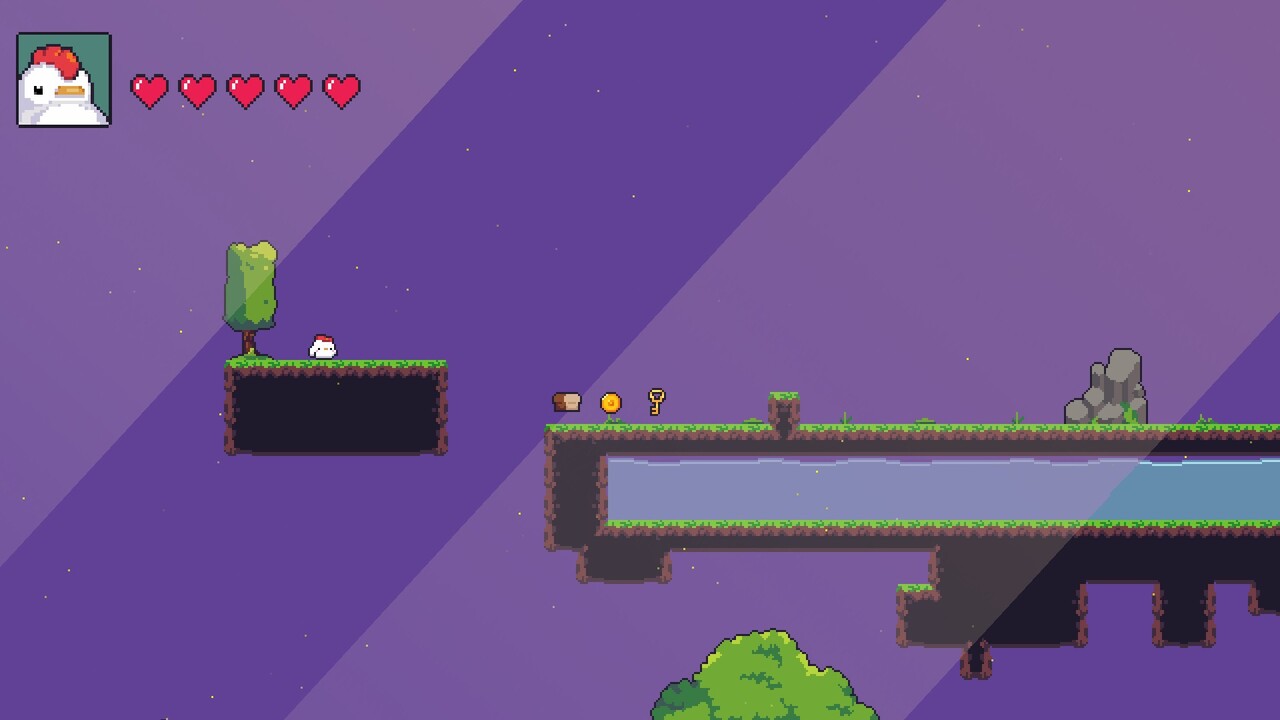
Task: Select the white chicken player character
Action: tap(322, 347)
